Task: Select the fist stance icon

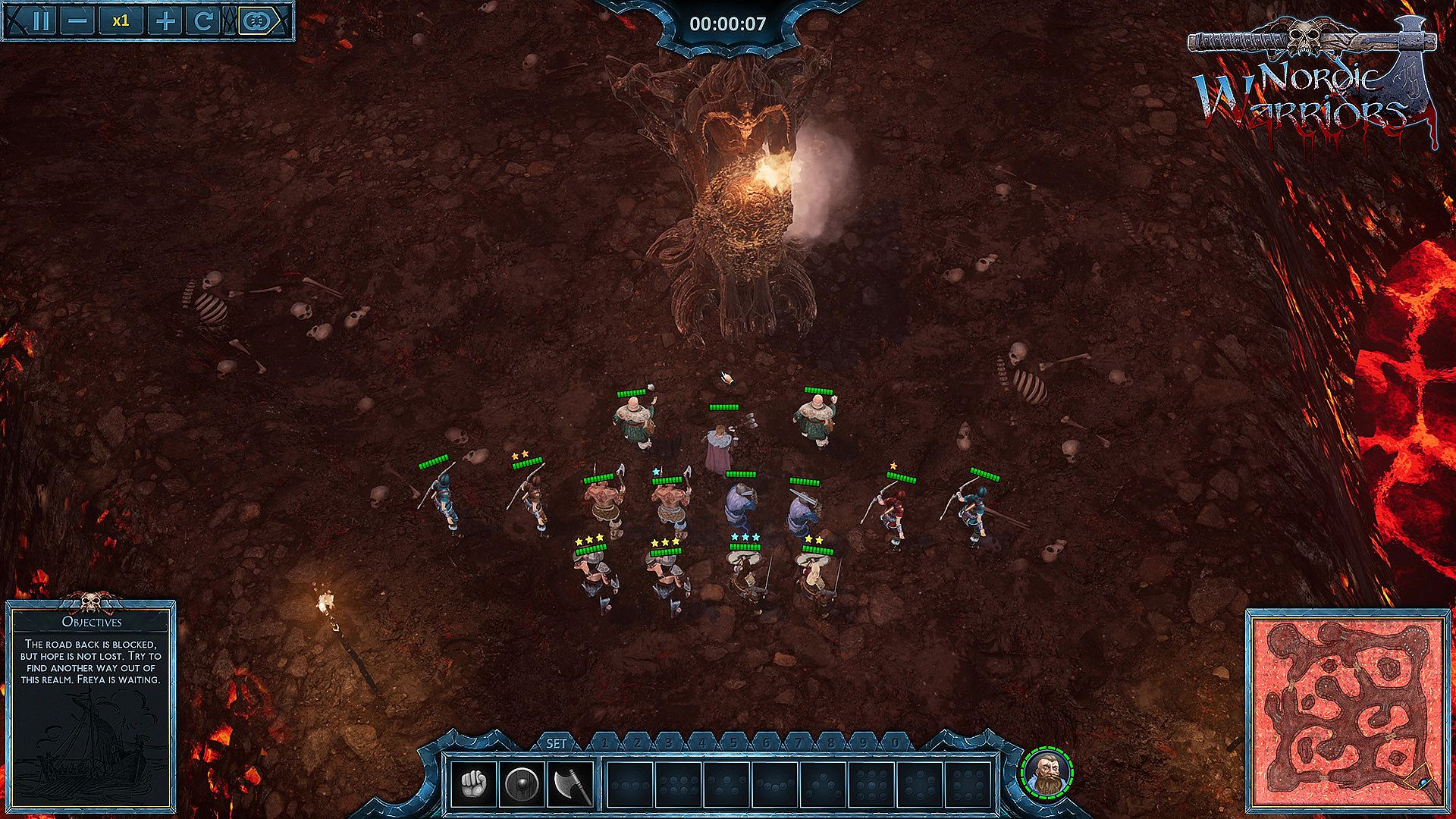Action: pos(474,784)
